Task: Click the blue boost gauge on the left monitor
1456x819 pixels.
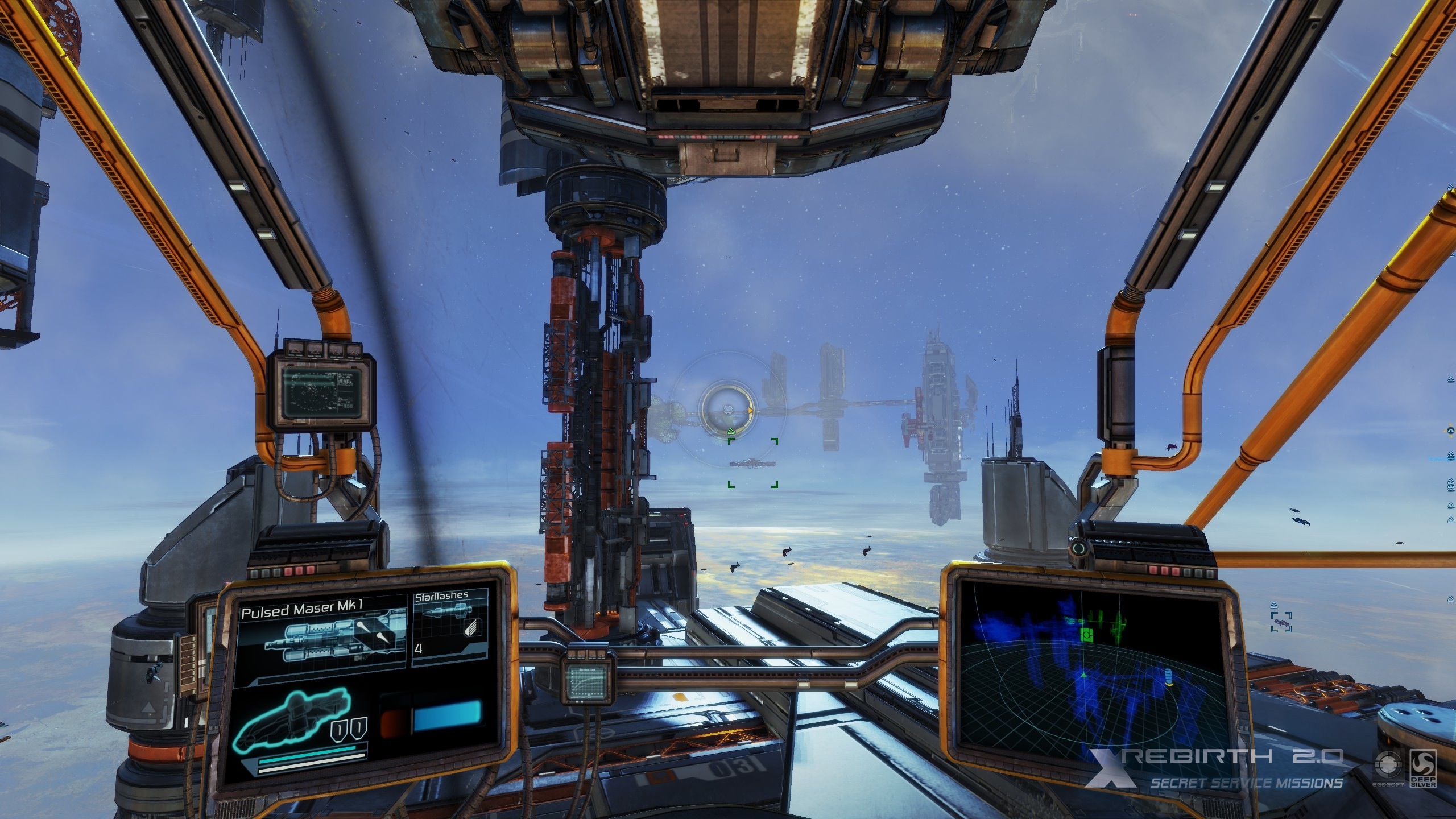Action: (449, 715)
